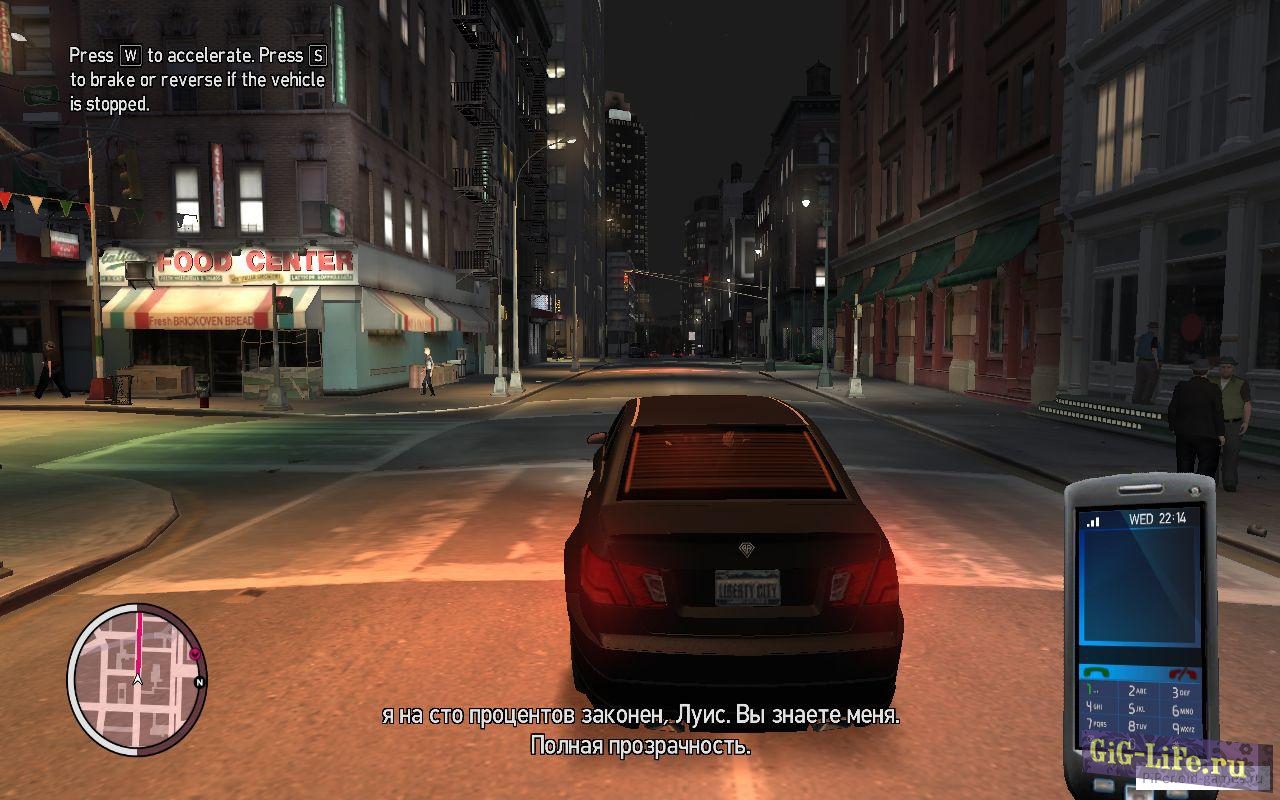Dial the 8 TUV phone key

[x=1138, y=727]
